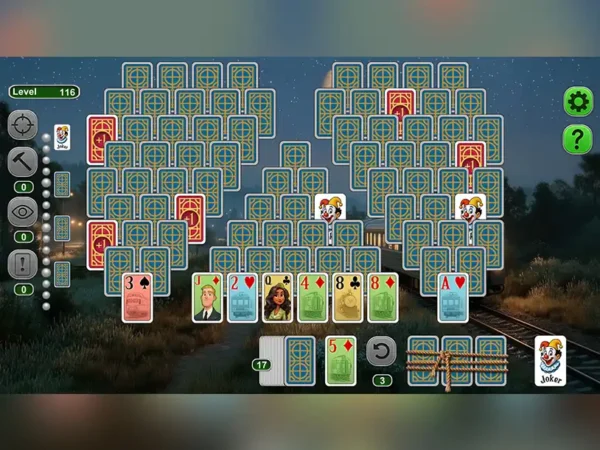Click the 5 of diamonds waste card

tap(340, 360)
